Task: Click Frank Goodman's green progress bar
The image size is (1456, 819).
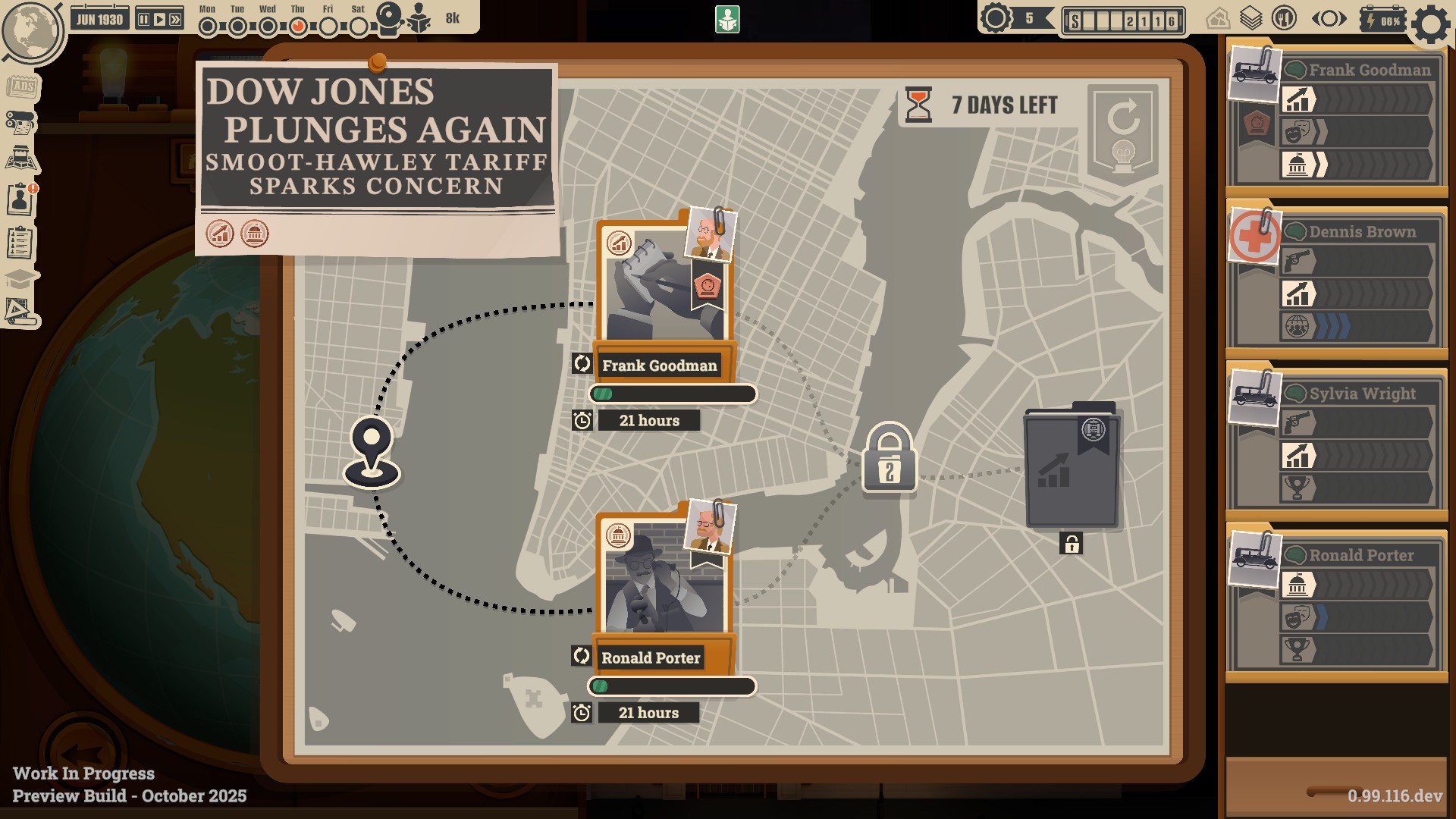Action: (672, 393)
